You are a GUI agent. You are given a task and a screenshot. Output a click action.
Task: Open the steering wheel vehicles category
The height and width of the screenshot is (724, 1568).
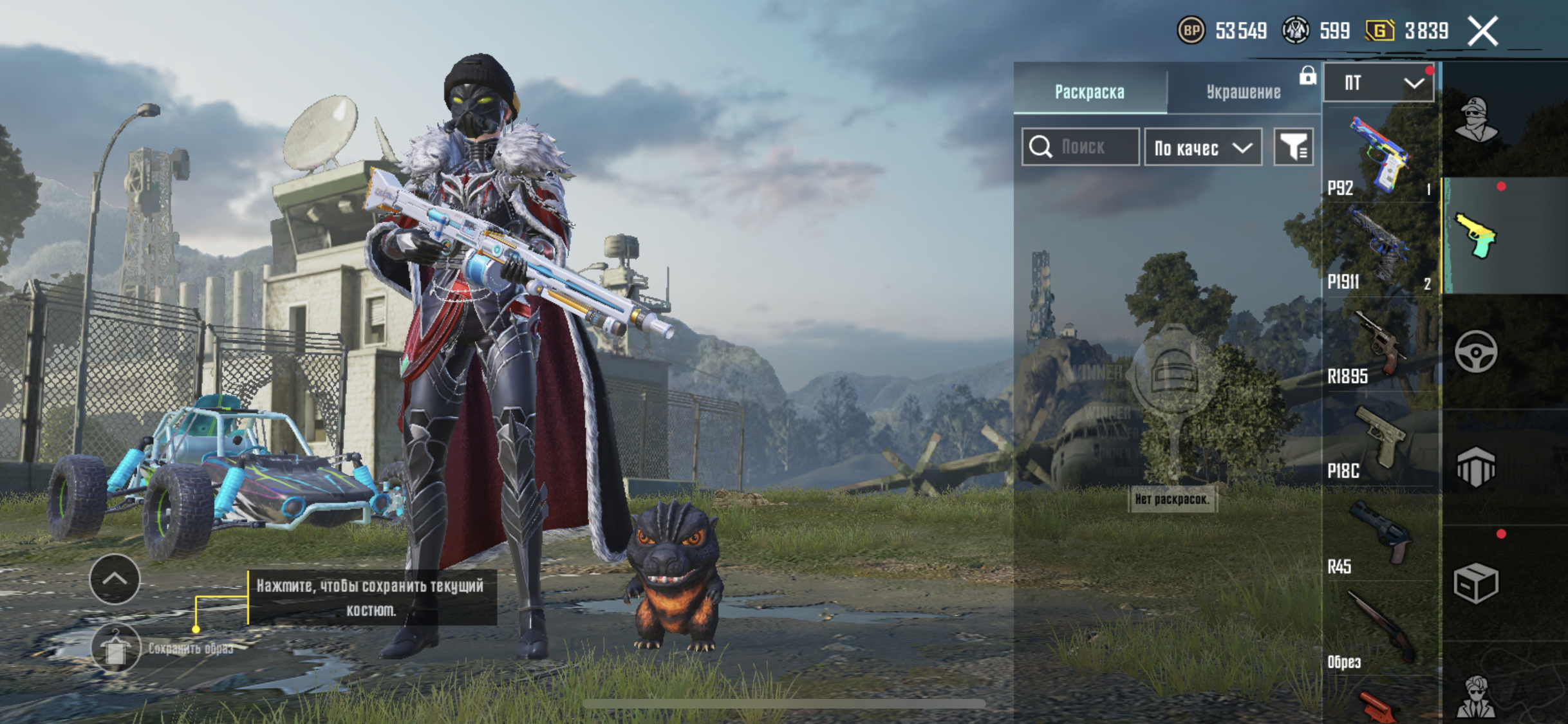1476,351
